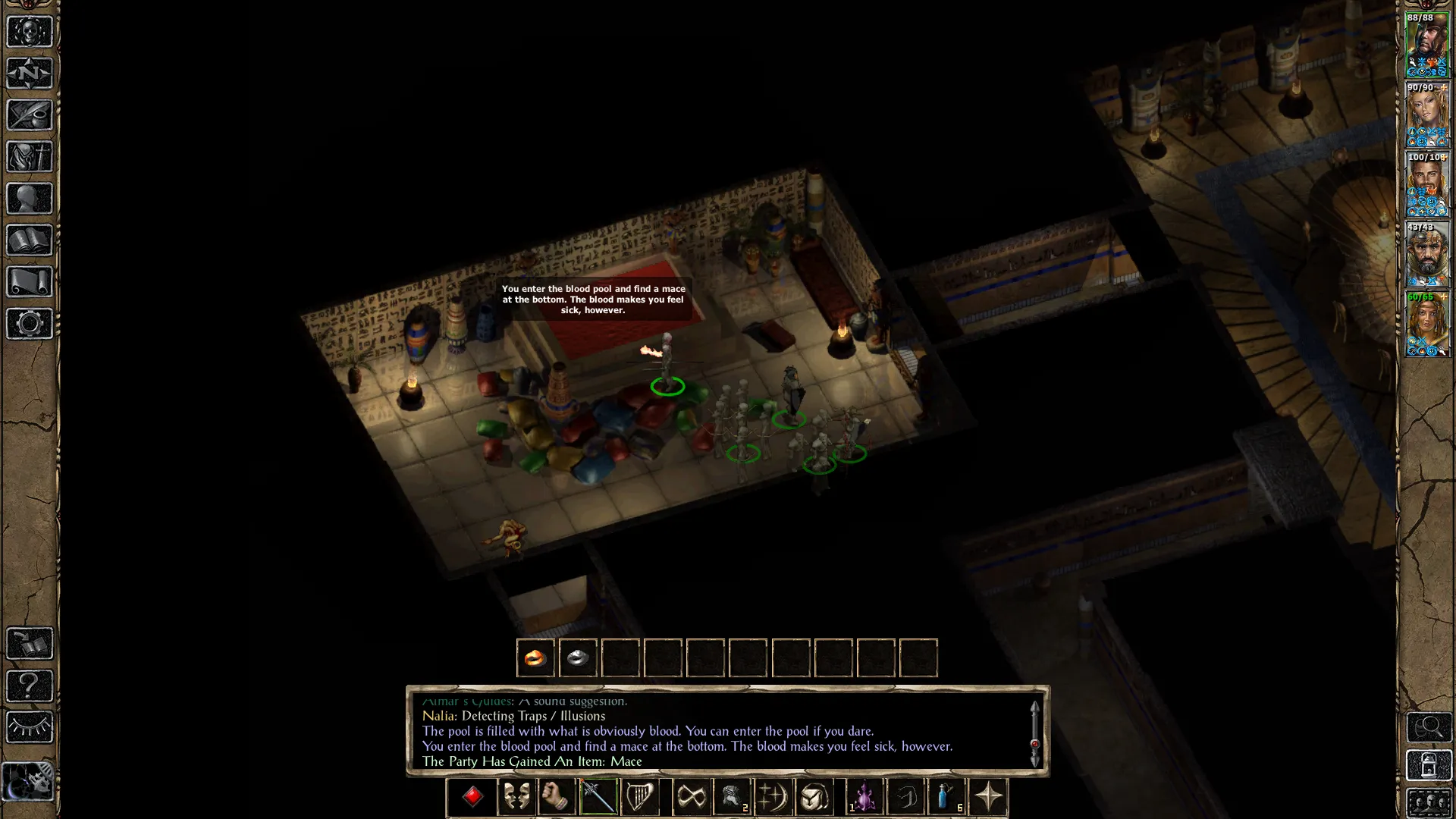Open the priest scroll icon
The height and width of the screenshot is (819, 1456).
[x=30, y=282]
